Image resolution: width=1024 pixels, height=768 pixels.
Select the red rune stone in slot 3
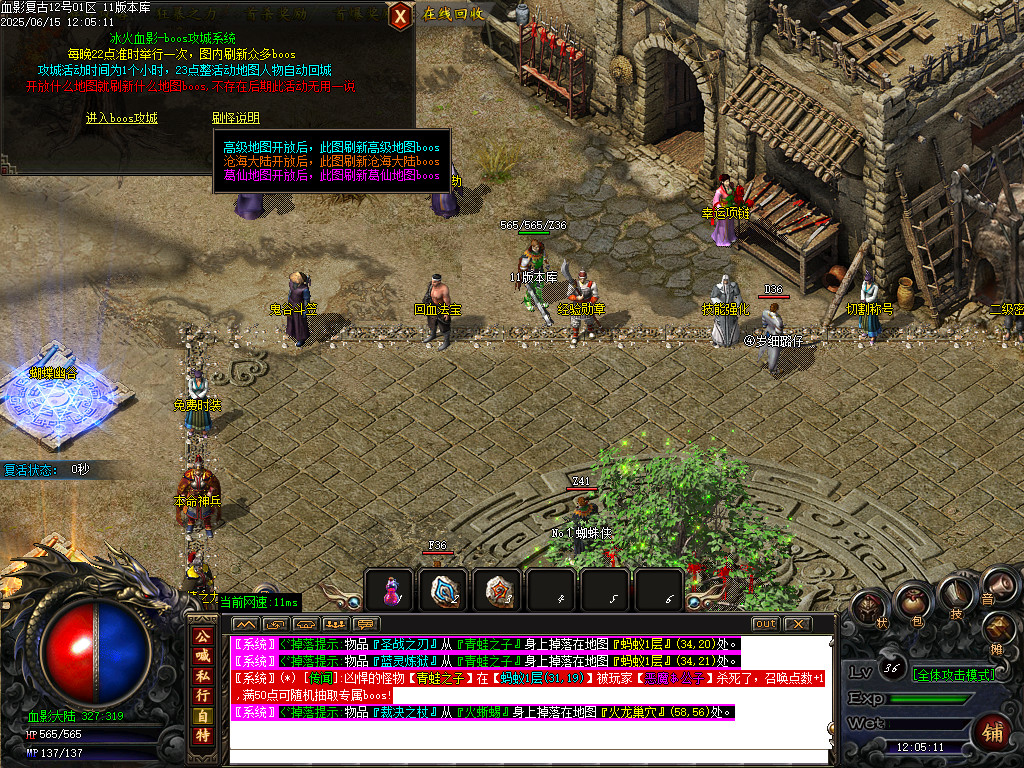tap(497, 589)
